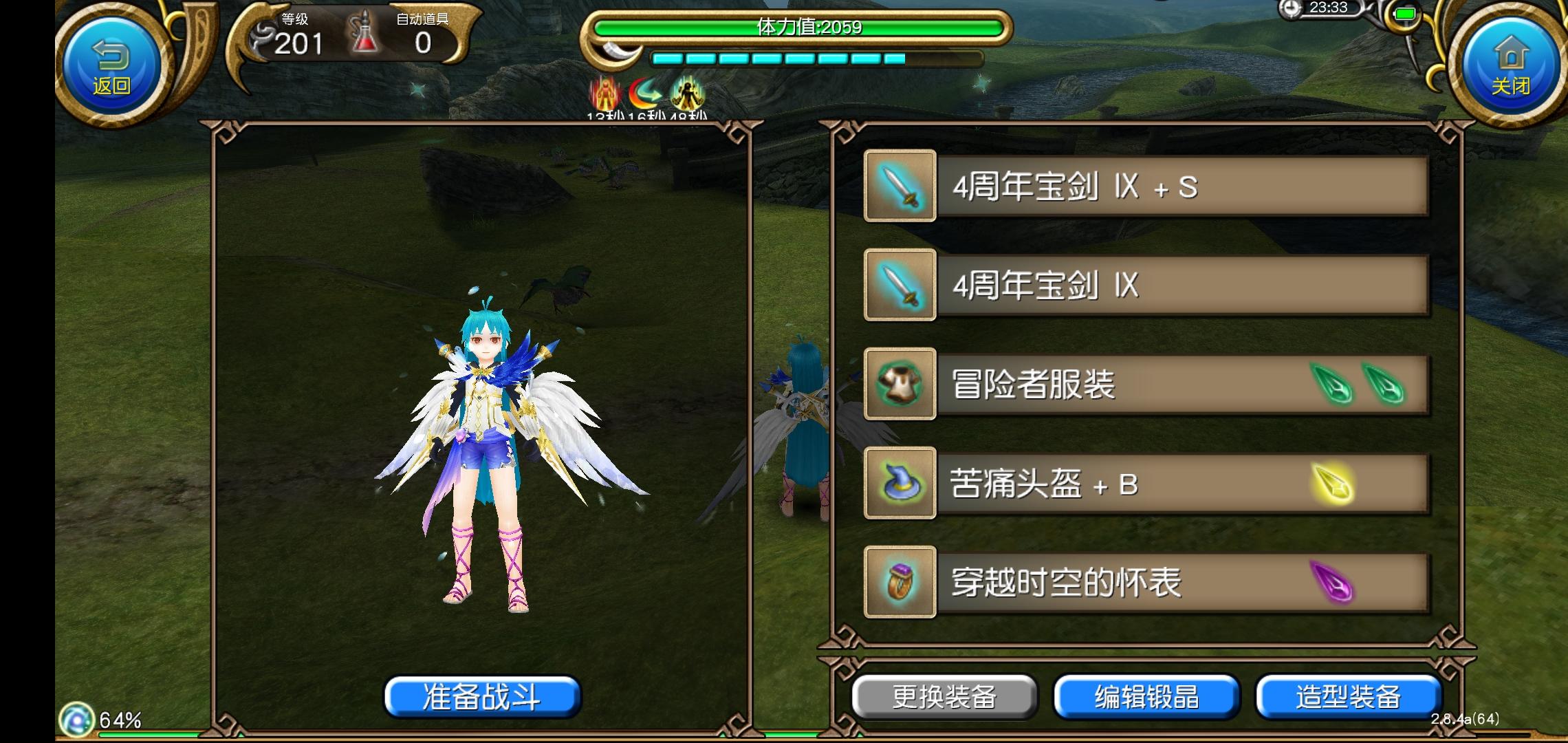Tap the second 4周年宝剑 IX sword icon
The height and width of the screenshot is (743, 1568).
899,285
